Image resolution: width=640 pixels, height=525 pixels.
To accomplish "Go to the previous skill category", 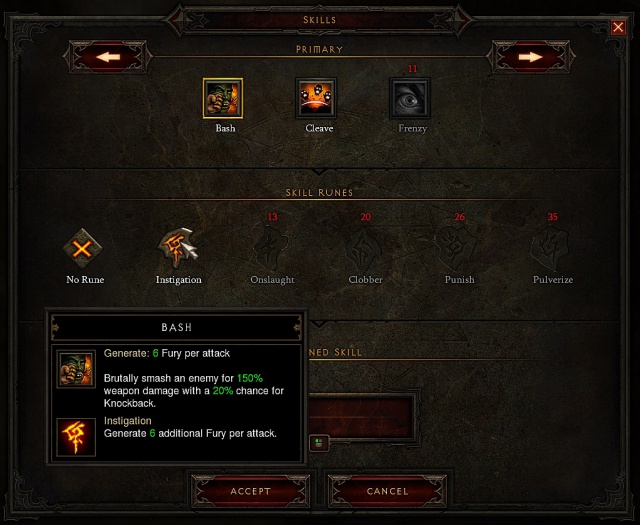I will point(110,57).
